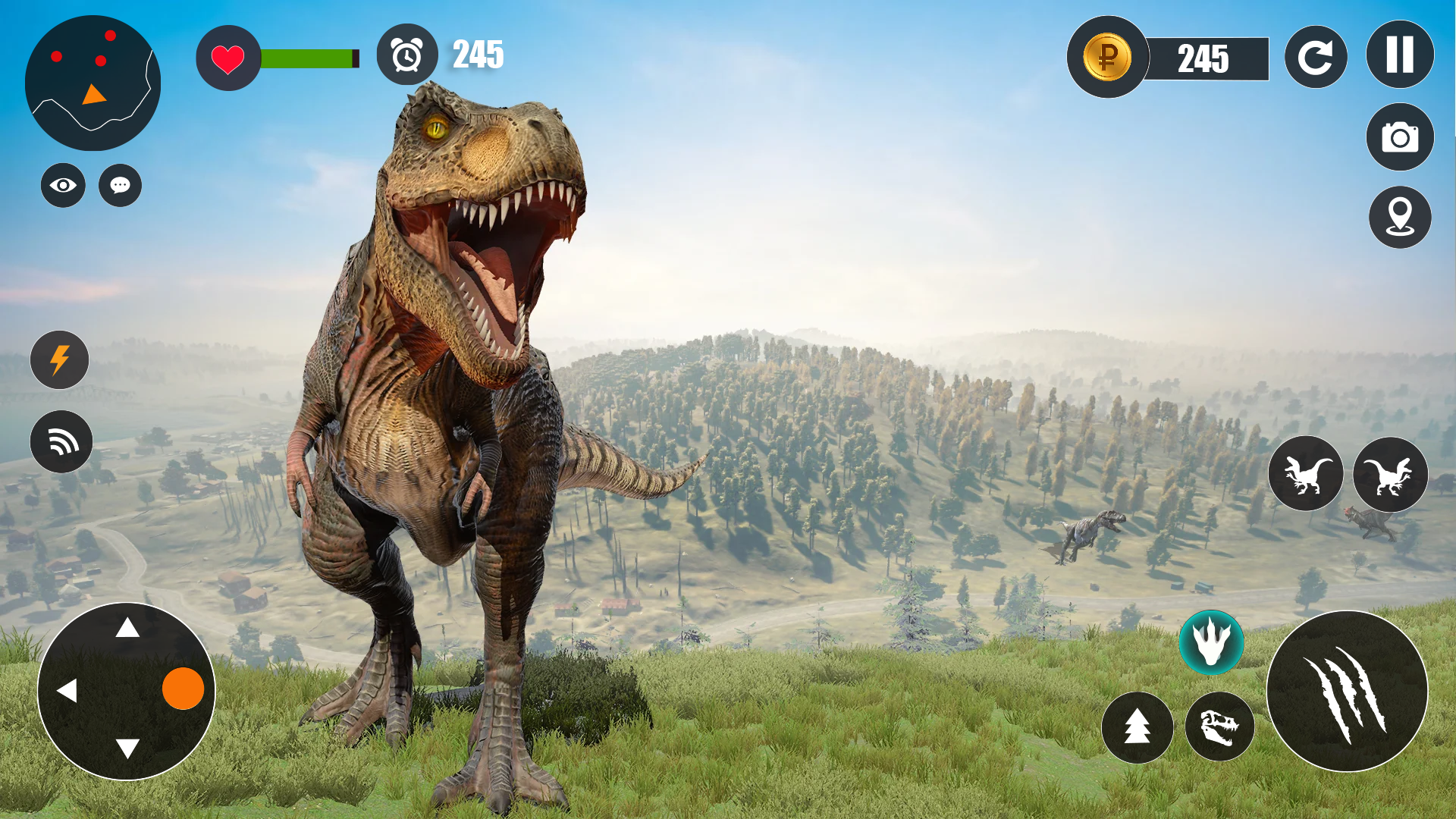Select the left-facing raptor icon
This screenshot has width=1456, height=819.
pyautogui.click(x=1306, y=474)
